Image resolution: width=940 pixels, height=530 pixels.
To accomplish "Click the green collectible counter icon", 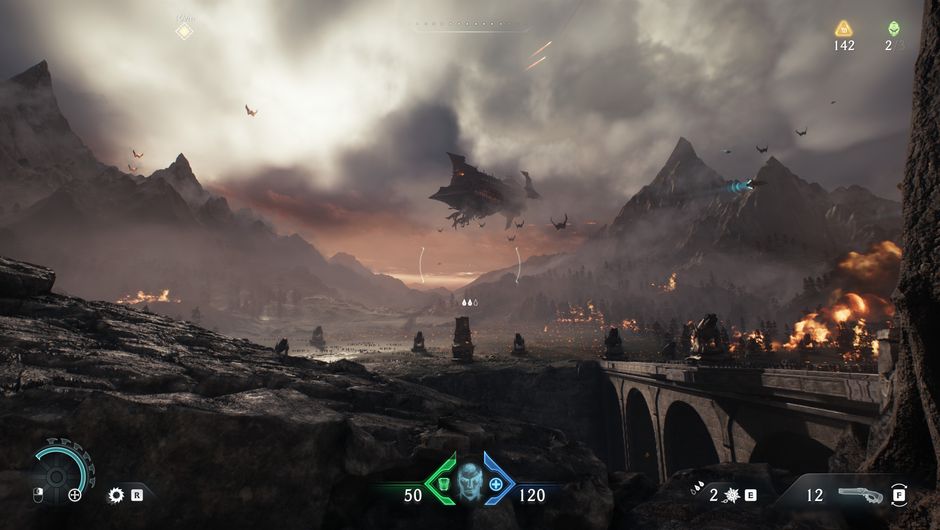I will coord(893,28).
